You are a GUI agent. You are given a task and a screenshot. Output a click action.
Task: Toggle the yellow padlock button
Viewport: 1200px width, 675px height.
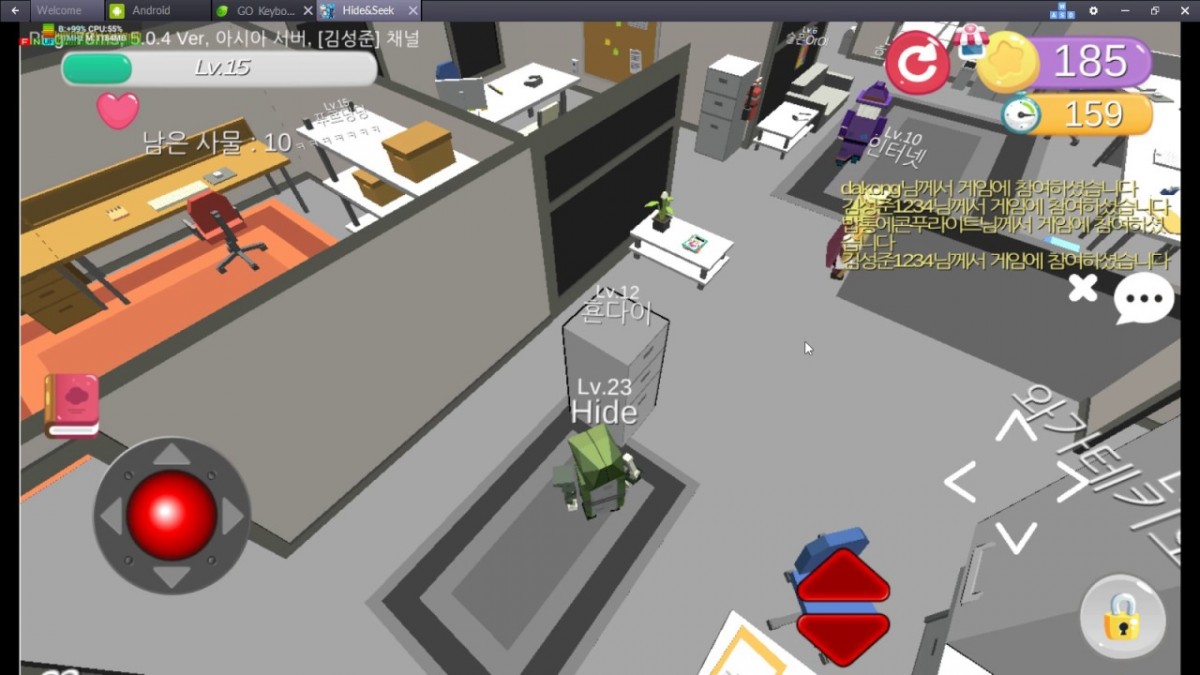point(1122,617)
